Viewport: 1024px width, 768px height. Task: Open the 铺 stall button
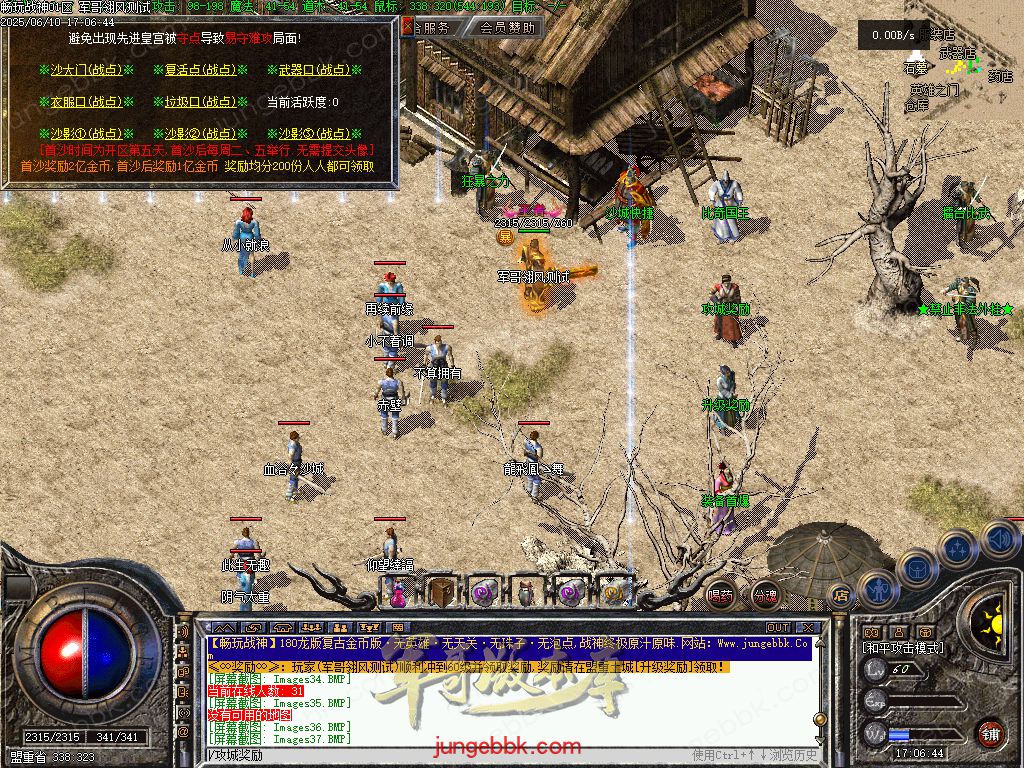click(990, 732)
